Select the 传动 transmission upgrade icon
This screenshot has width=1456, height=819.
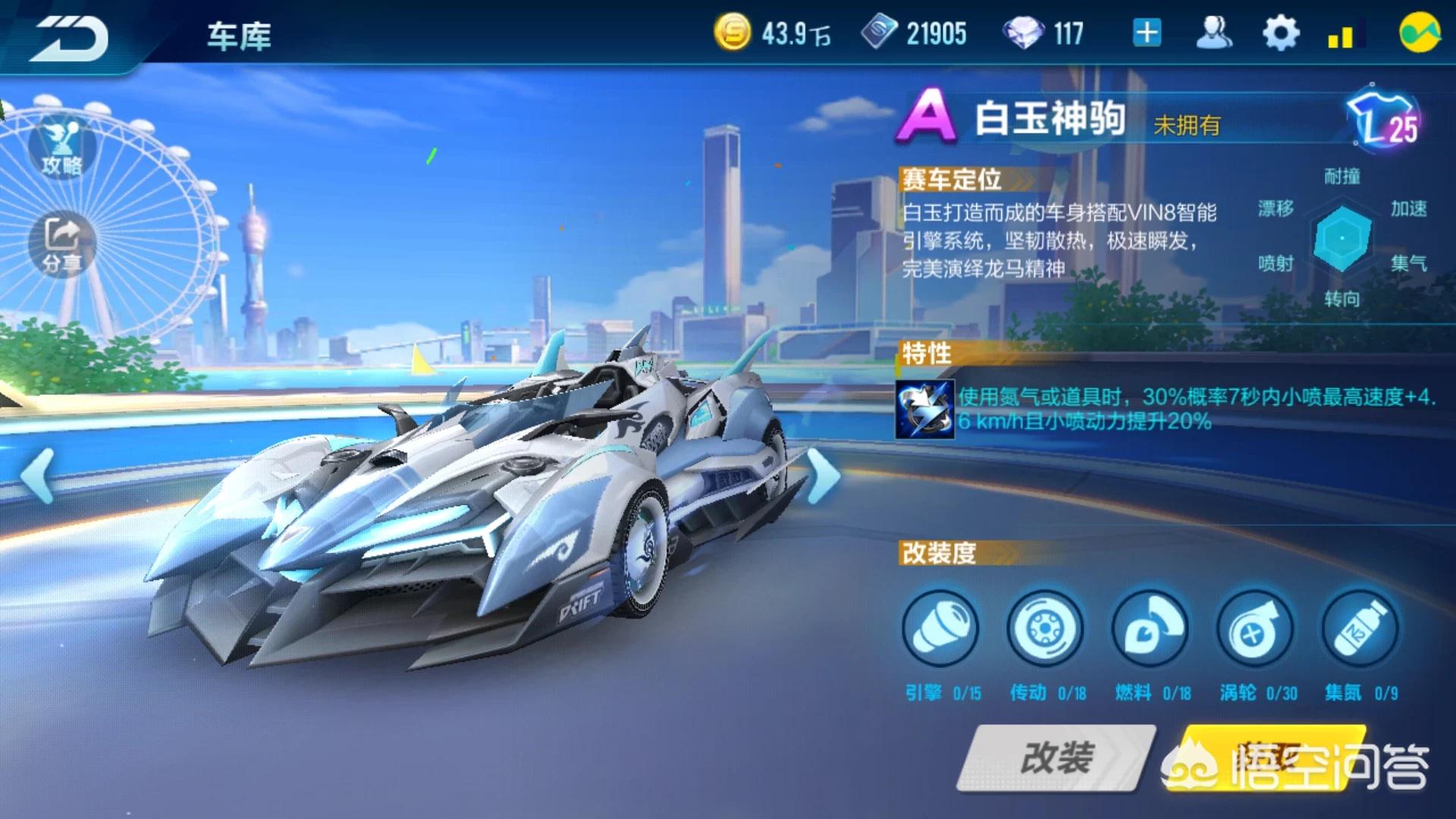(1045, 629)
